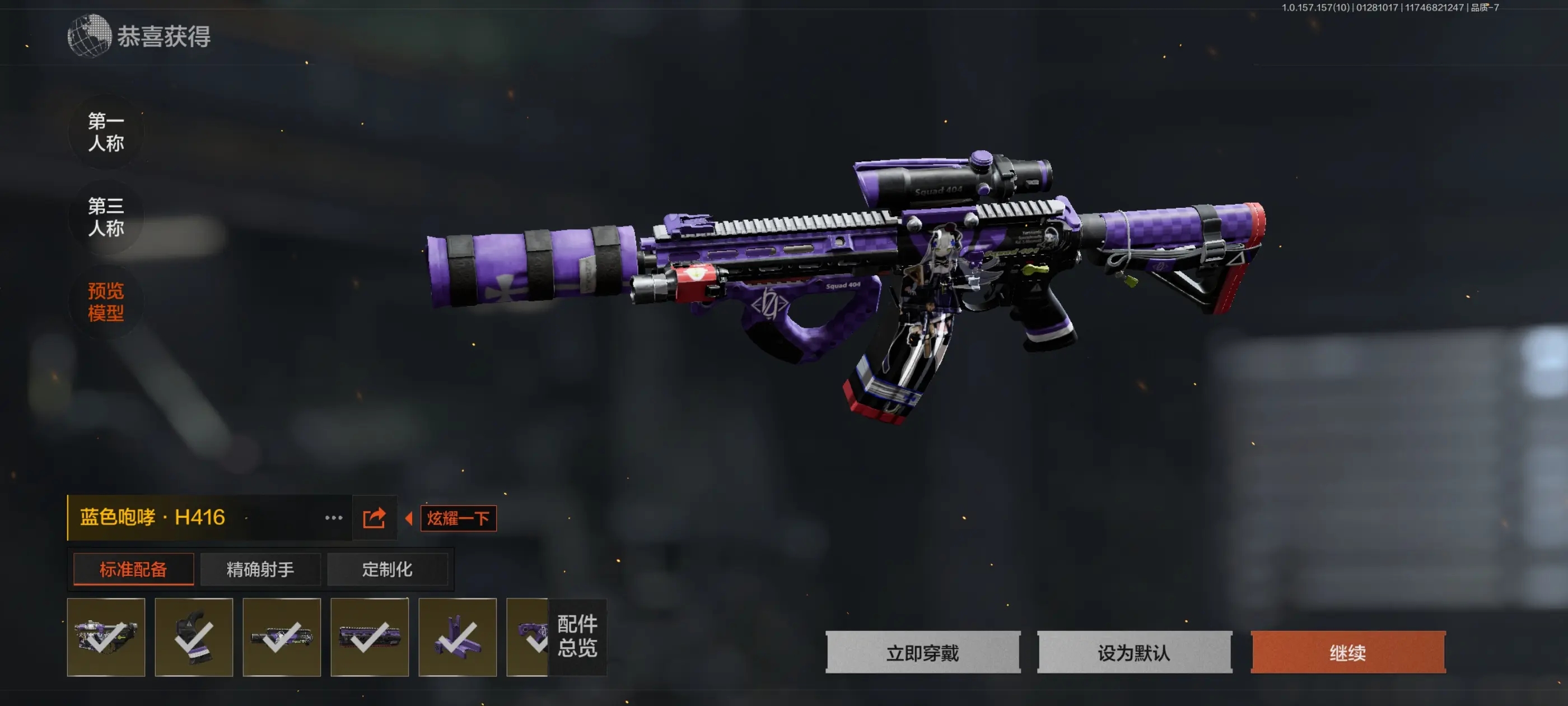The height and width of the screenshot is (706, 1568).
Task: Pick the purple handguard attachment slot
Action: [370, 637]
